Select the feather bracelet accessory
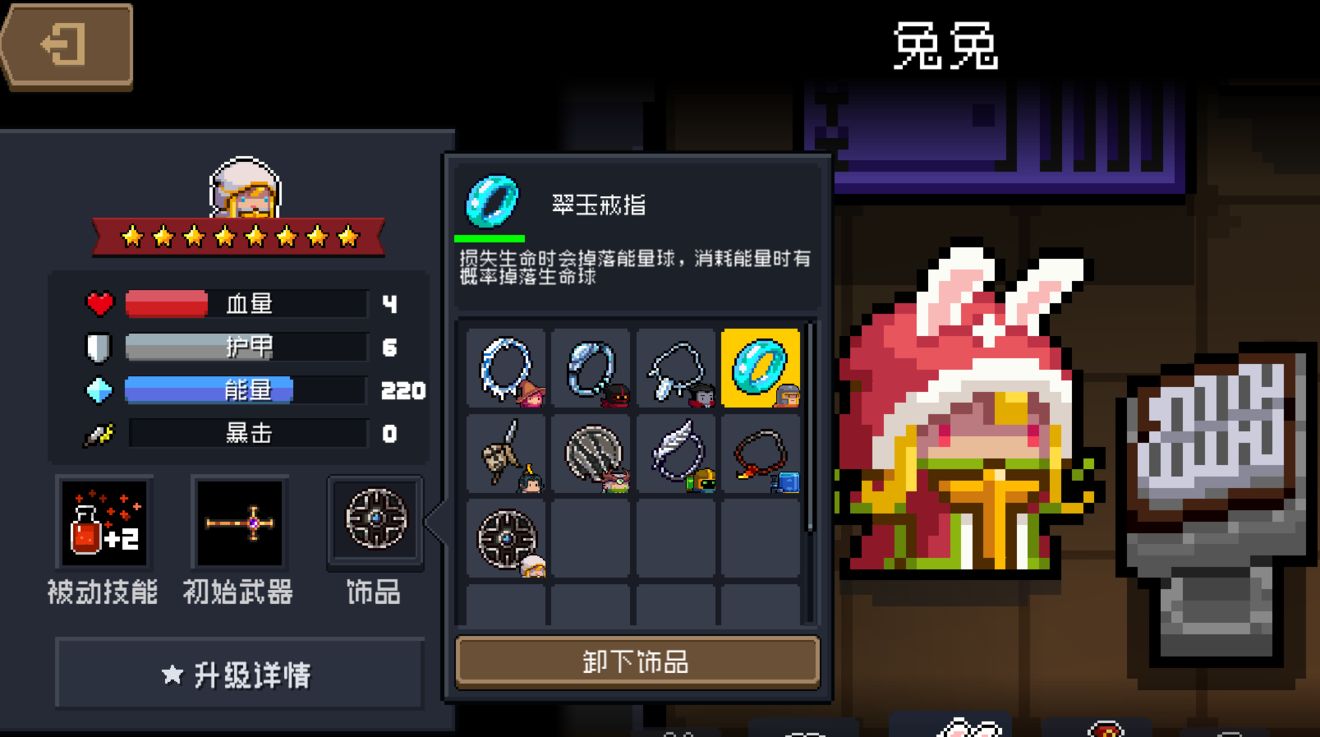 click(676, 456)
